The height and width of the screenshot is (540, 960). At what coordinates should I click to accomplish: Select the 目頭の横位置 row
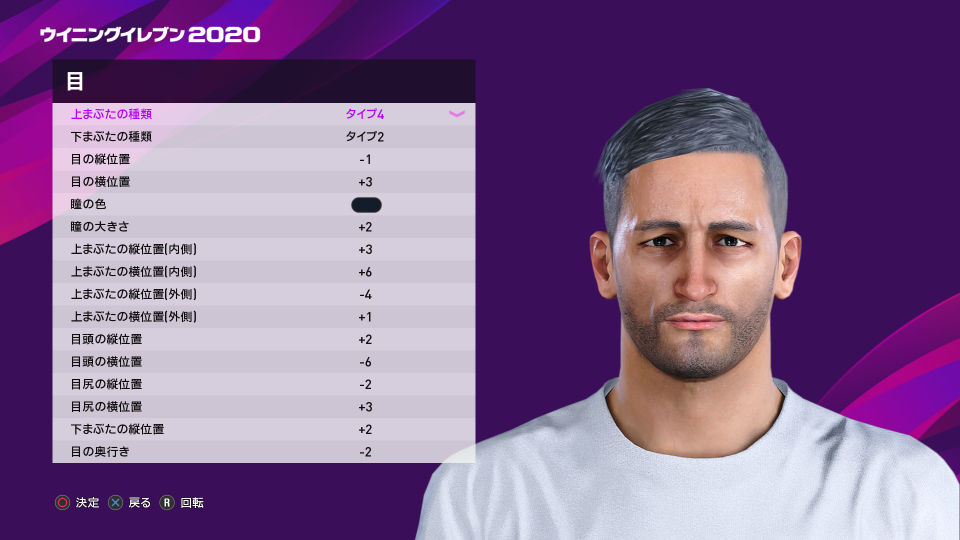tap(263, 362)
